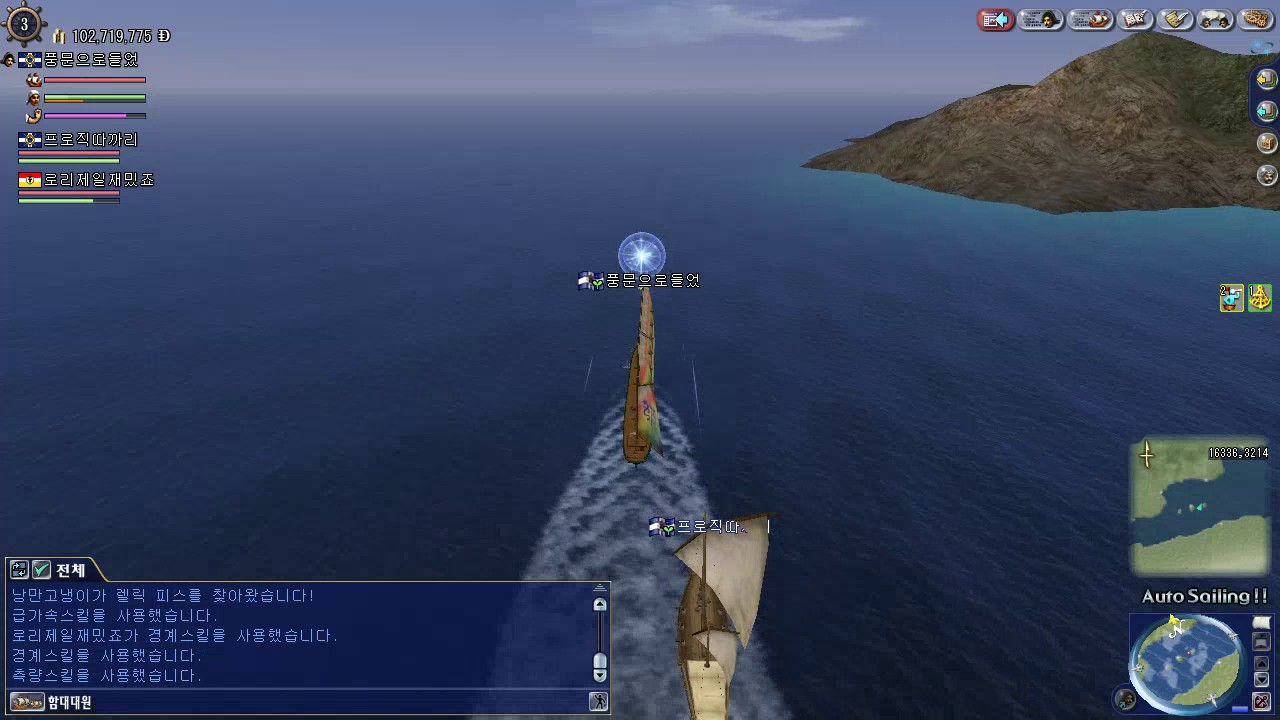Open the ship info button with galleon icon
The height and width of the screenshot is (720, 1280).
click(x=1090, y=20)
